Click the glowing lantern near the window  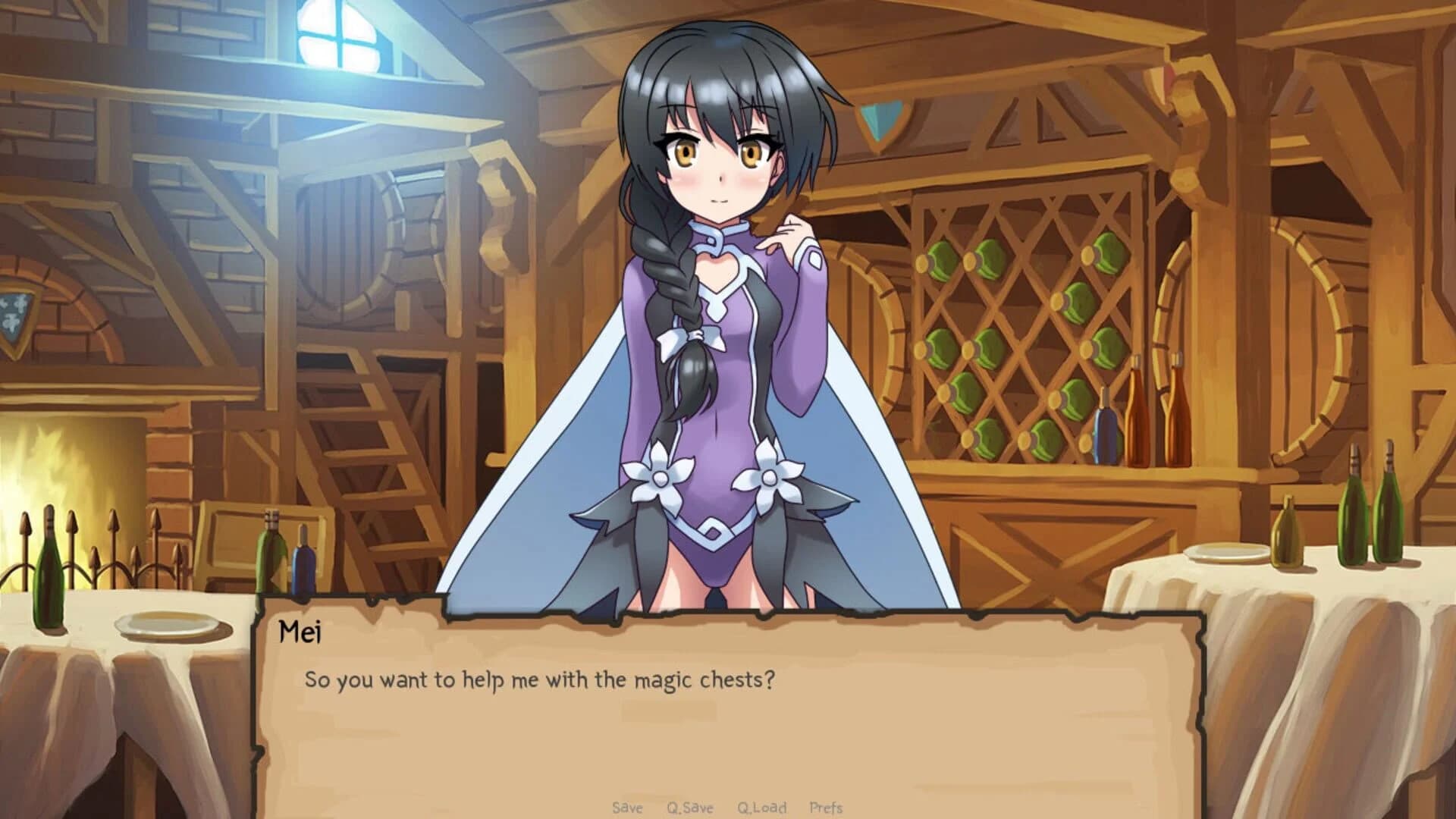(334, 64)
